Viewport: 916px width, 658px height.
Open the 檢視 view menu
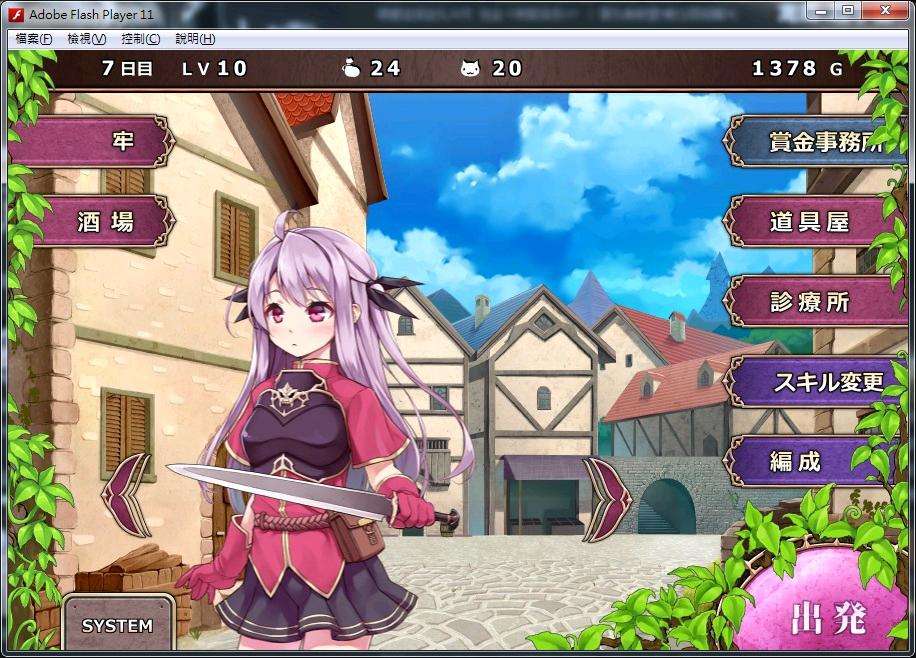click(x=86, y=39)
